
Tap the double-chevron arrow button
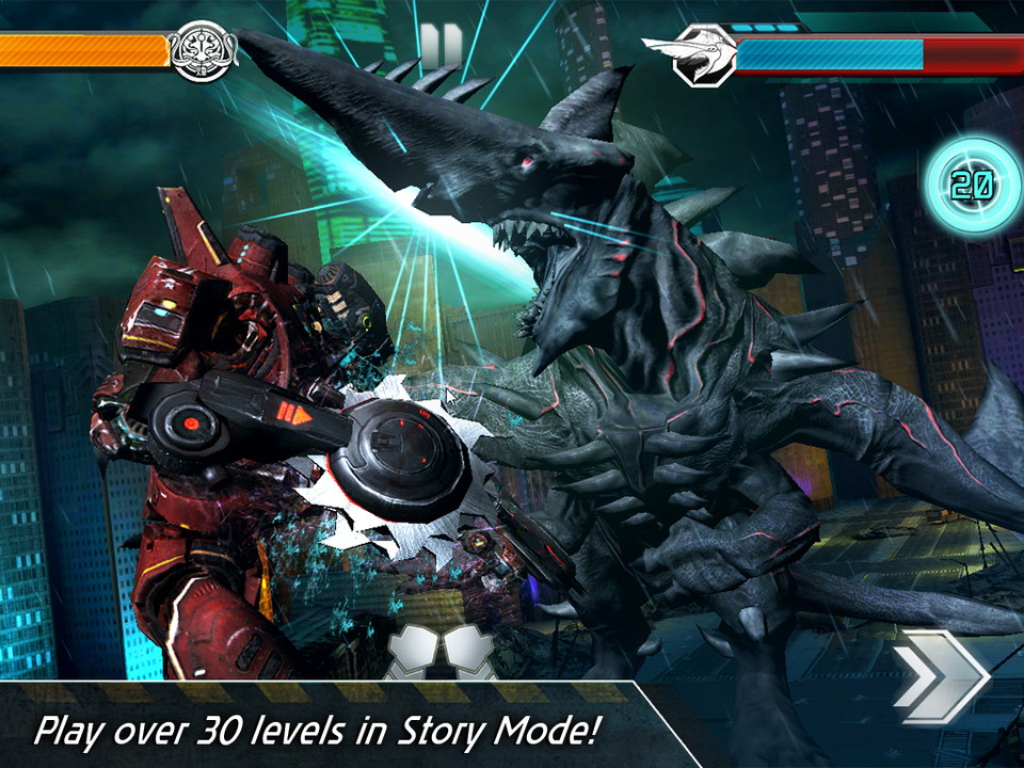[940, 677]
